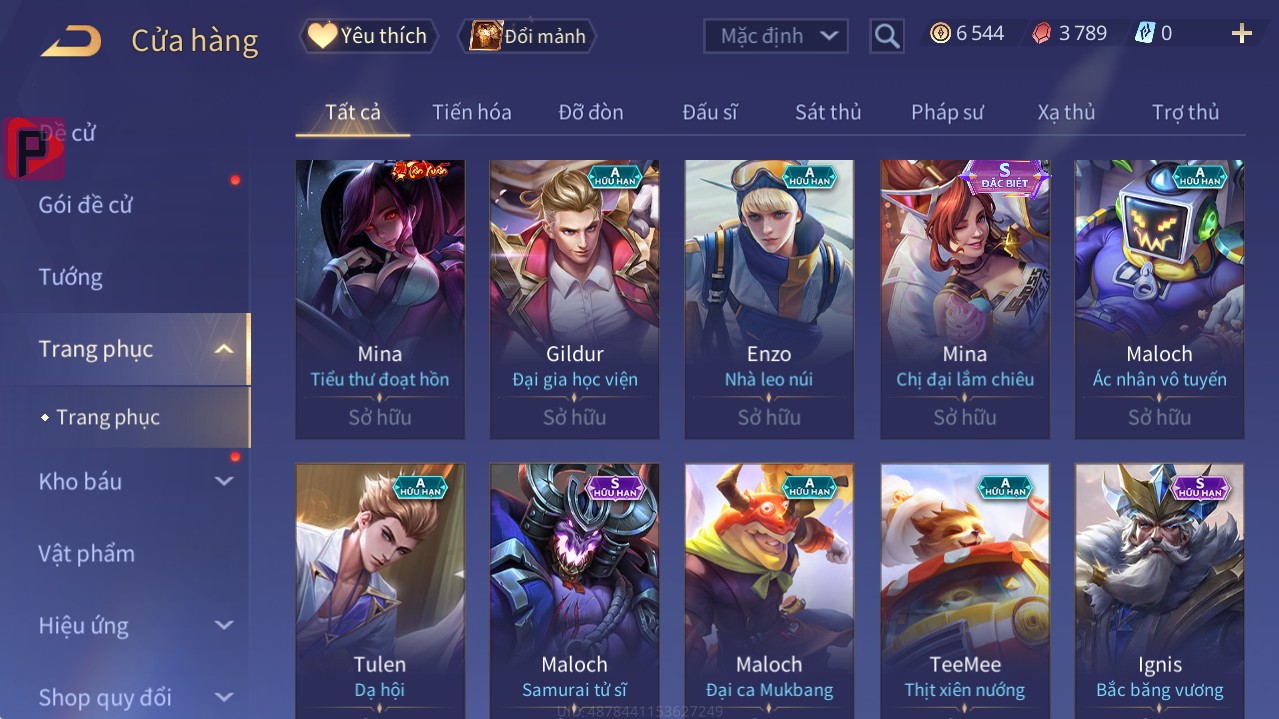Expand the Mặc định sort dropdown
Screen dimensions: 1279x719
pos(776,36)
